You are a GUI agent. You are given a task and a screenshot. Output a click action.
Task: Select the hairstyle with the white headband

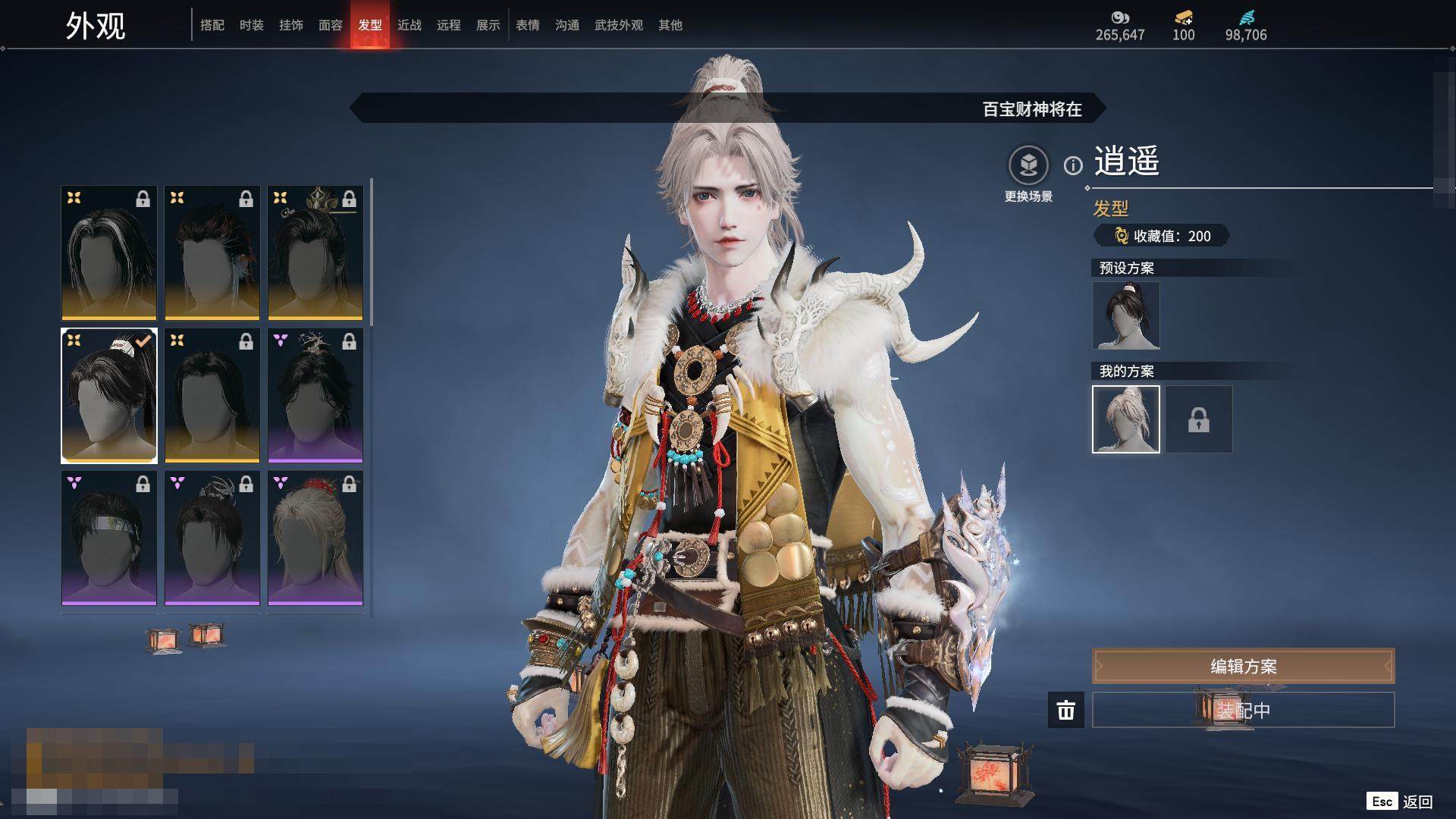pyautogui.click(x=109, y=538)
